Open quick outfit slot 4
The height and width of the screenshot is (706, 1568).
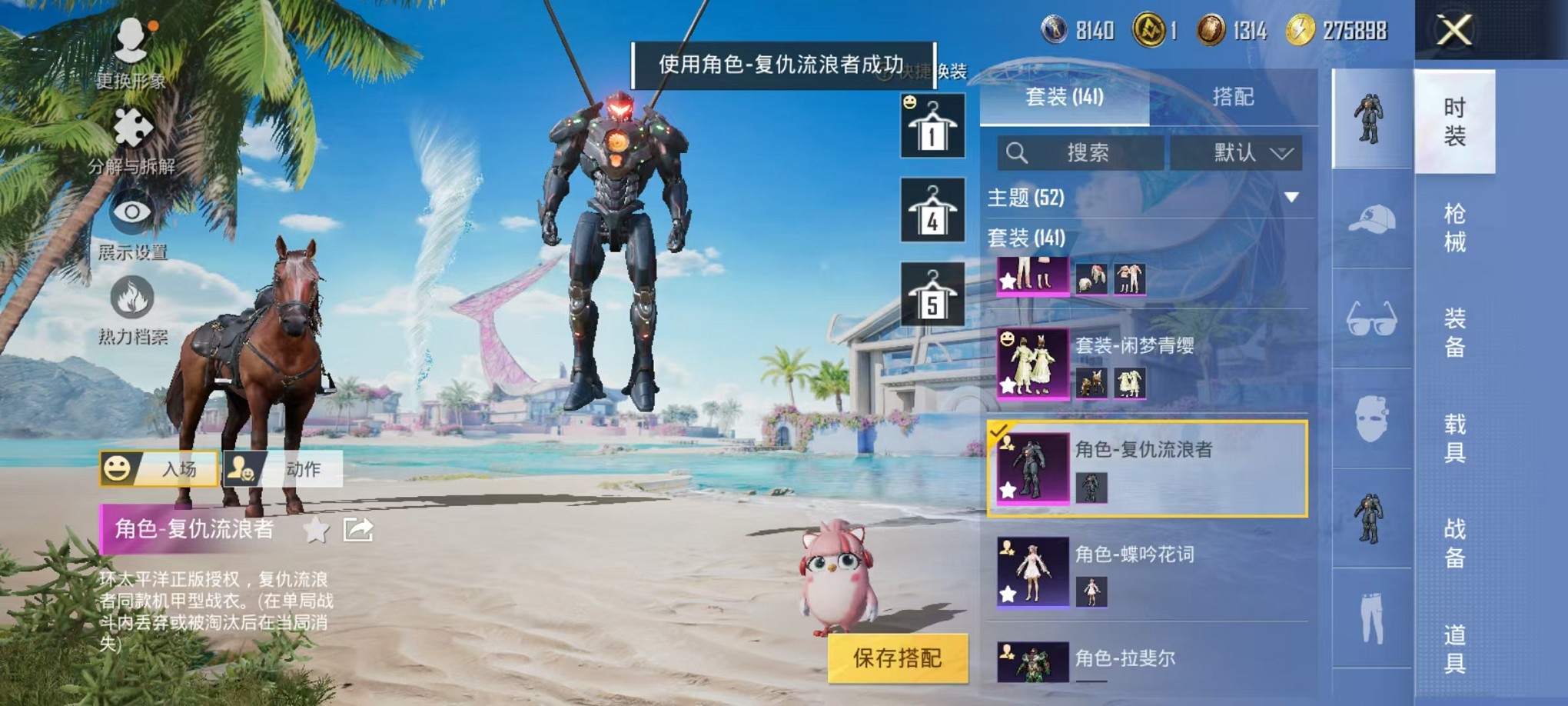(x=932, y=210)
